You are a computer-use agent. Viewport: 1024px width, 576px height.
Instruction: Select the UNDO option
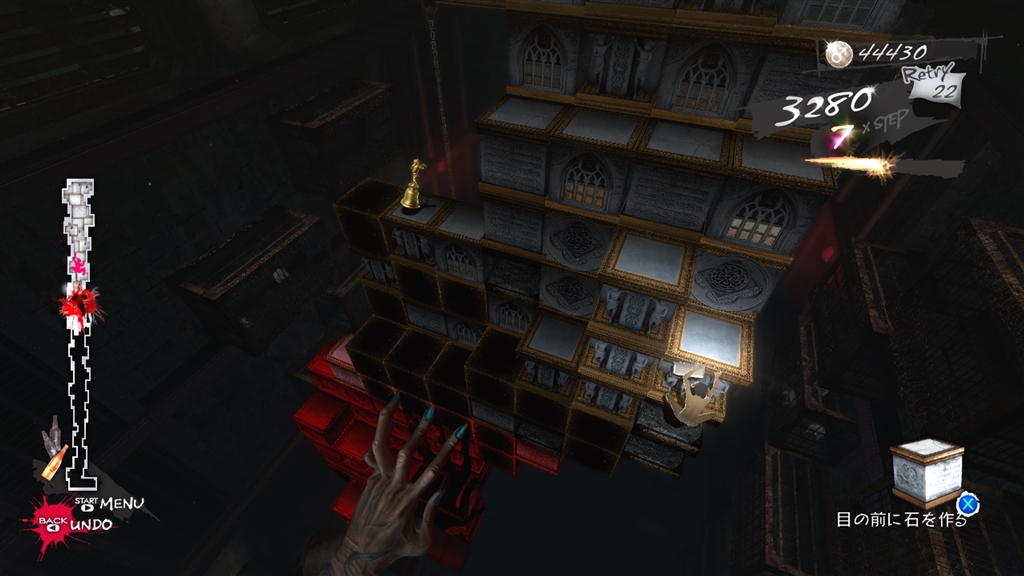coord(91,524)
